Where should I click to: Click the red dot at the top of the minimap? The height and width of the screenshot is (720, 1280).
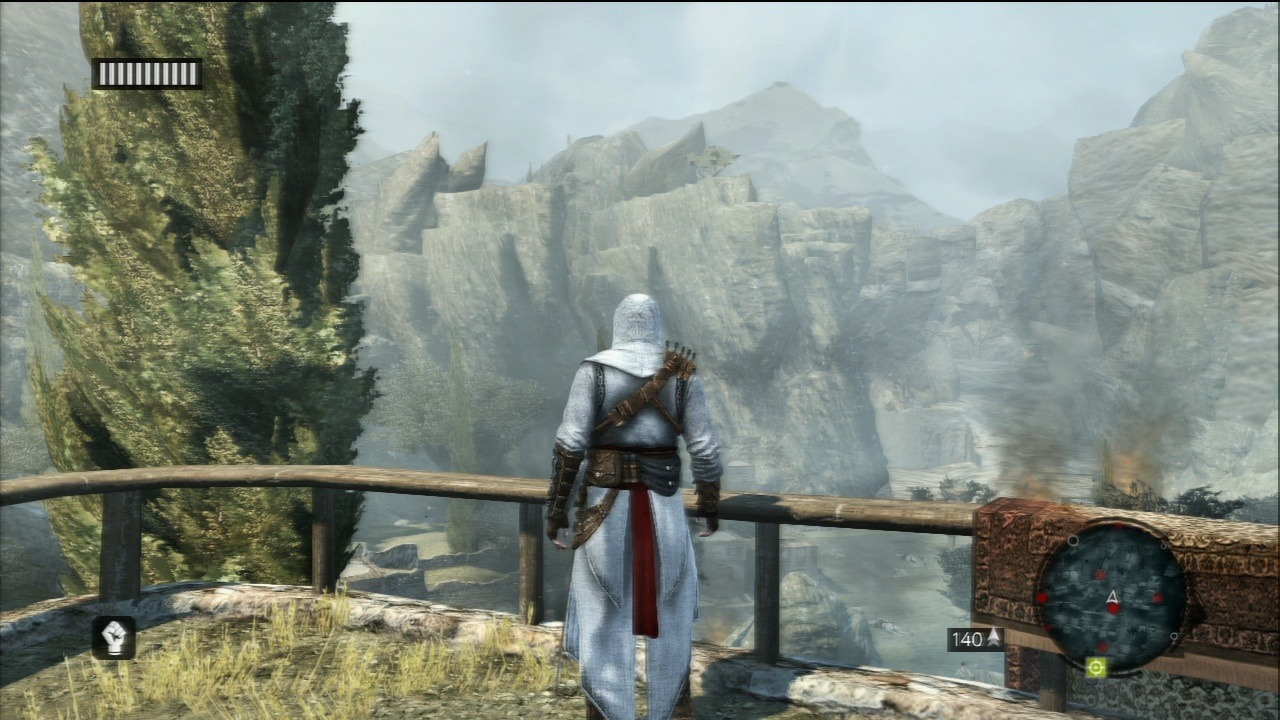tap(1117, 526)
